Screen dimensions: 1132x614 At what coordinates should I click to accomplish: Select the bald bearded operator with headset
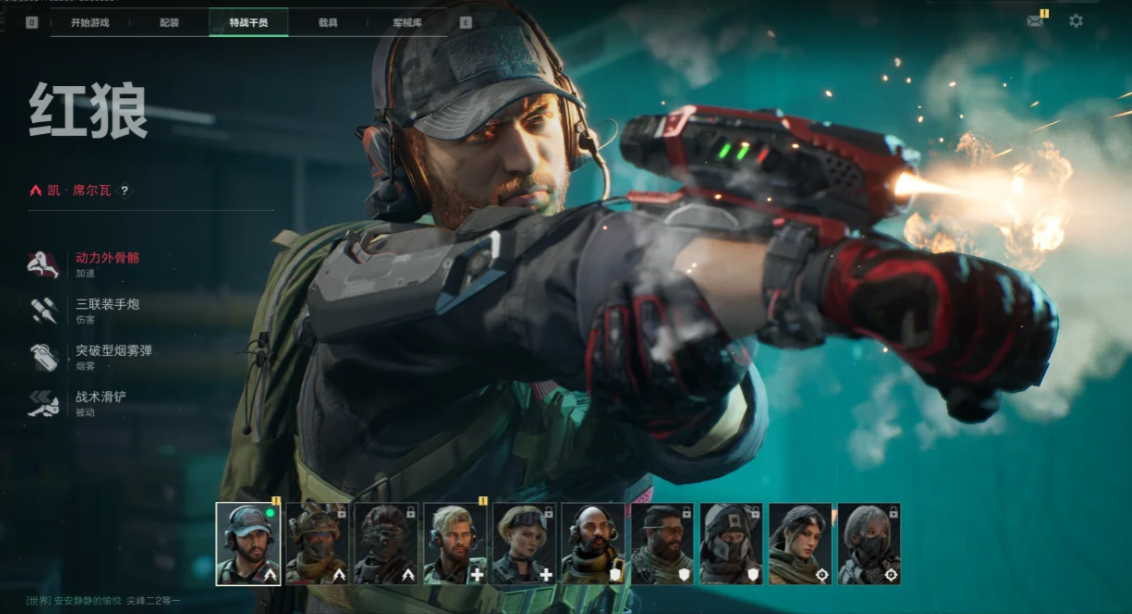click(x=593, y=543)
